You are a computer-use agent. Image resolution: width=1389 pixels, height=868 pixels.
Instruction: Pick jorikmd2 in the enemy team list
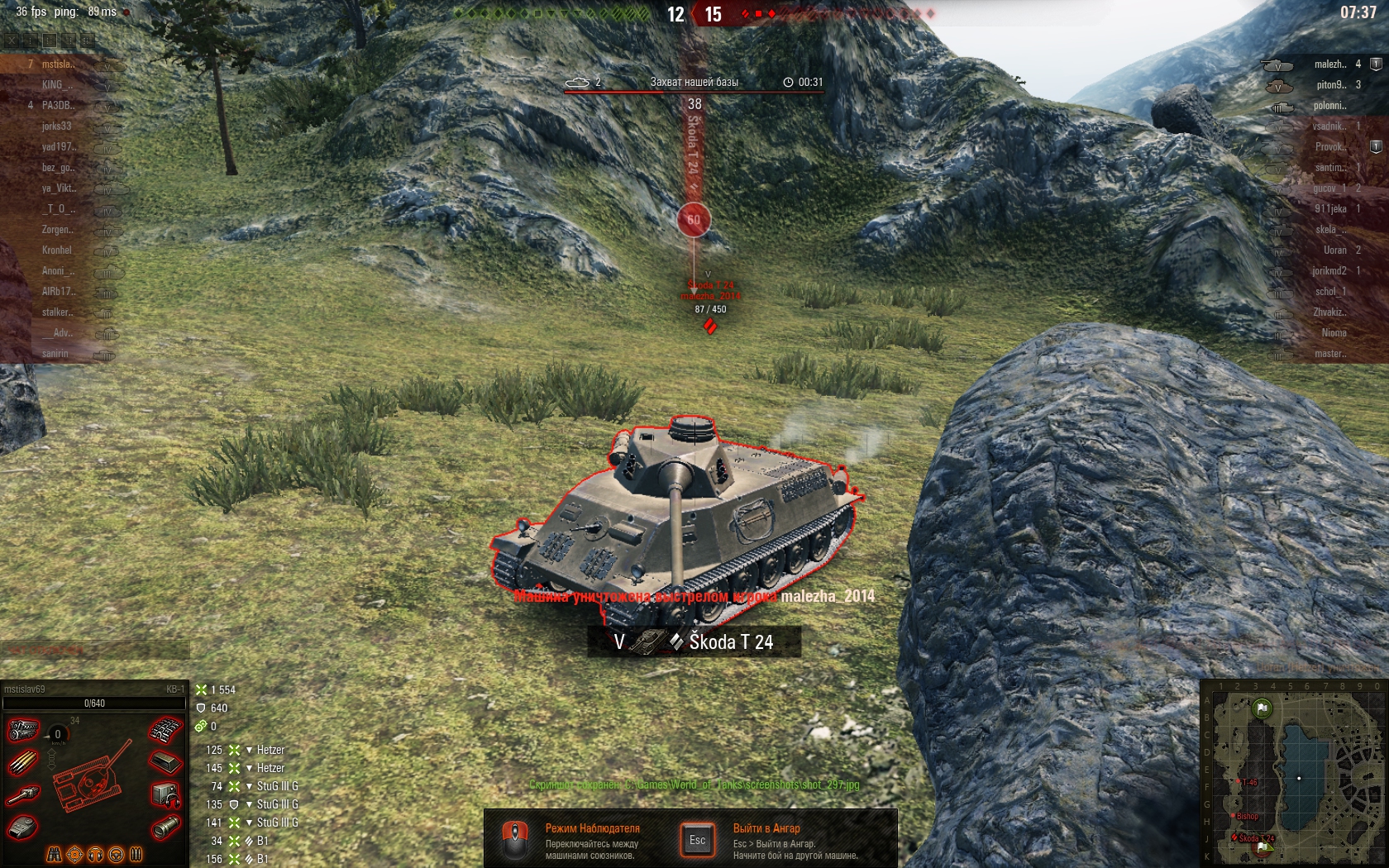pos(1329,270)
